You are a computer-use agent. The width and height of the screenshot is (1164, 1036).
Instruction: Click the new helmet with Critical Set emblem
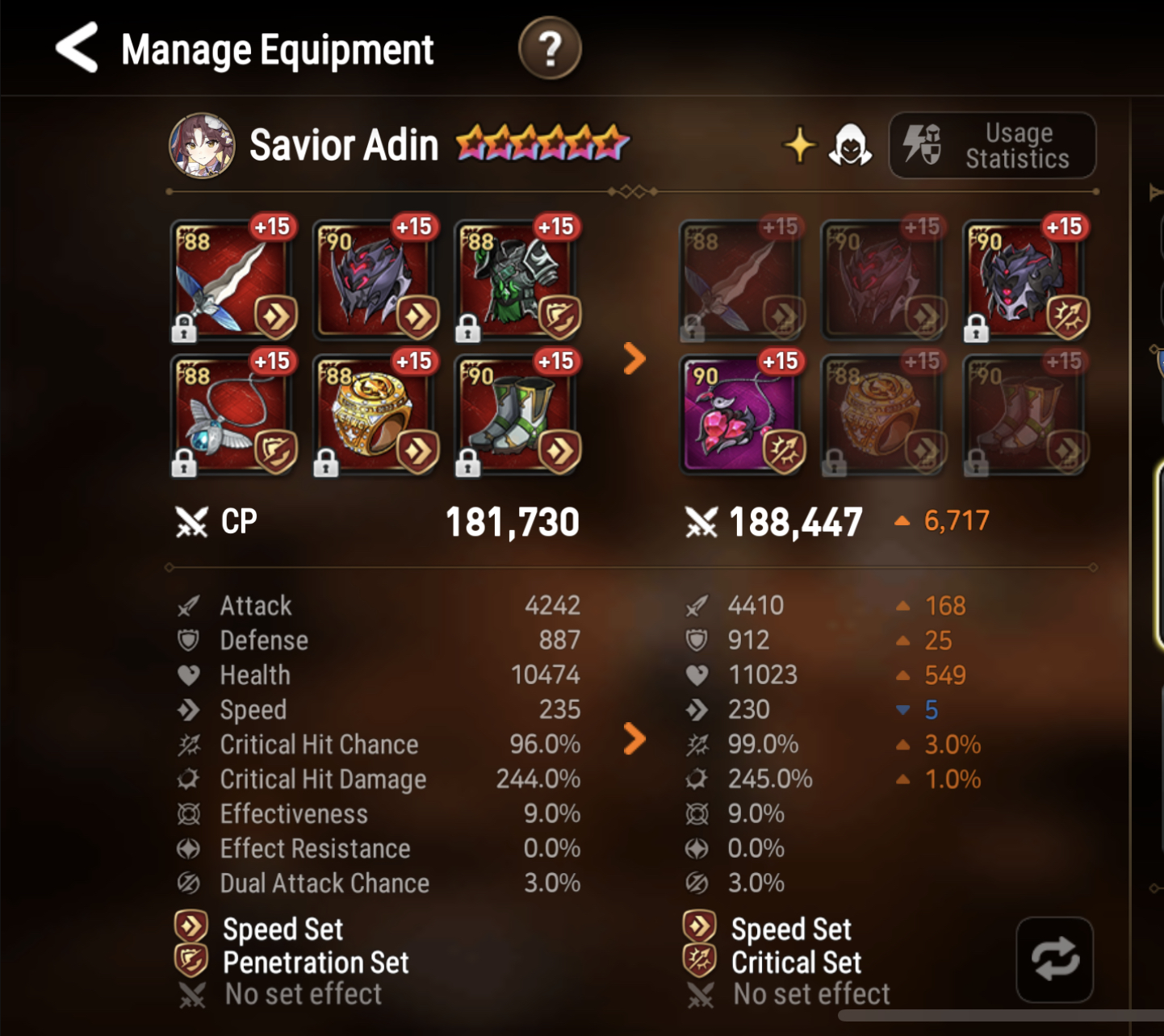tap(1024, 278)
